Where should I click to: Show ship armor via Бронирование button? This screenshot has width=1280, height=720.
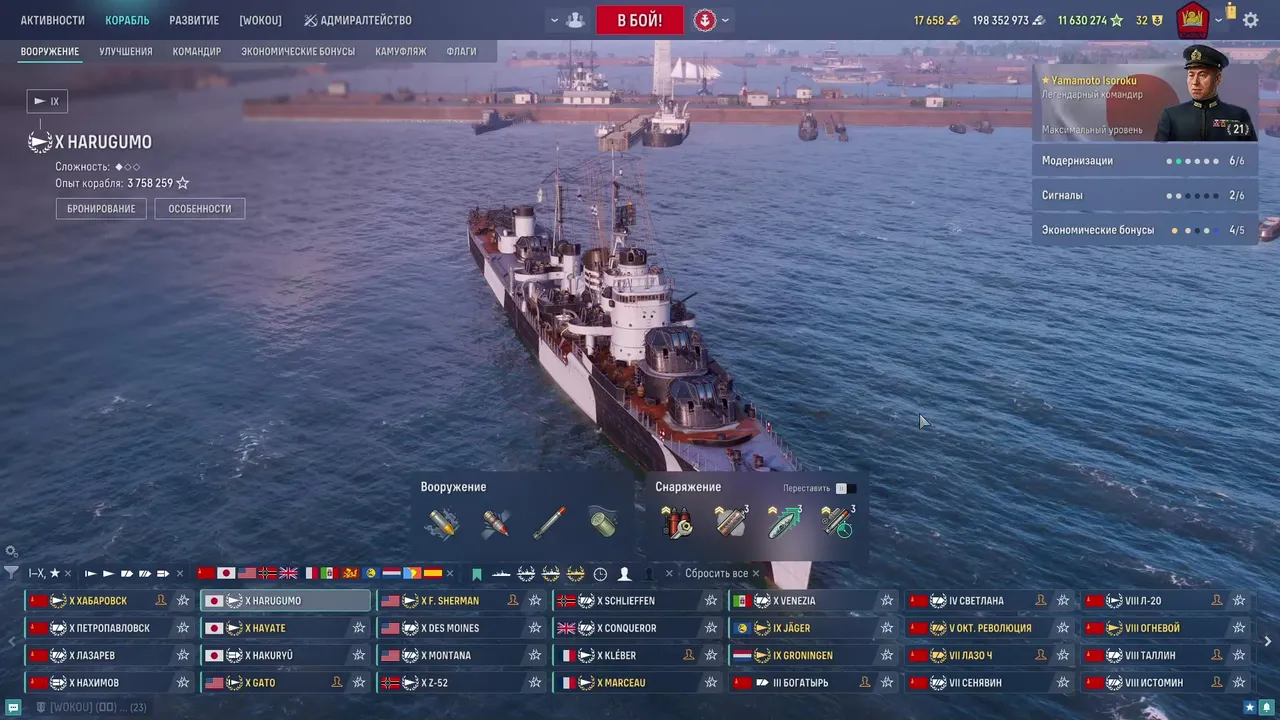[x=101, y=209]
